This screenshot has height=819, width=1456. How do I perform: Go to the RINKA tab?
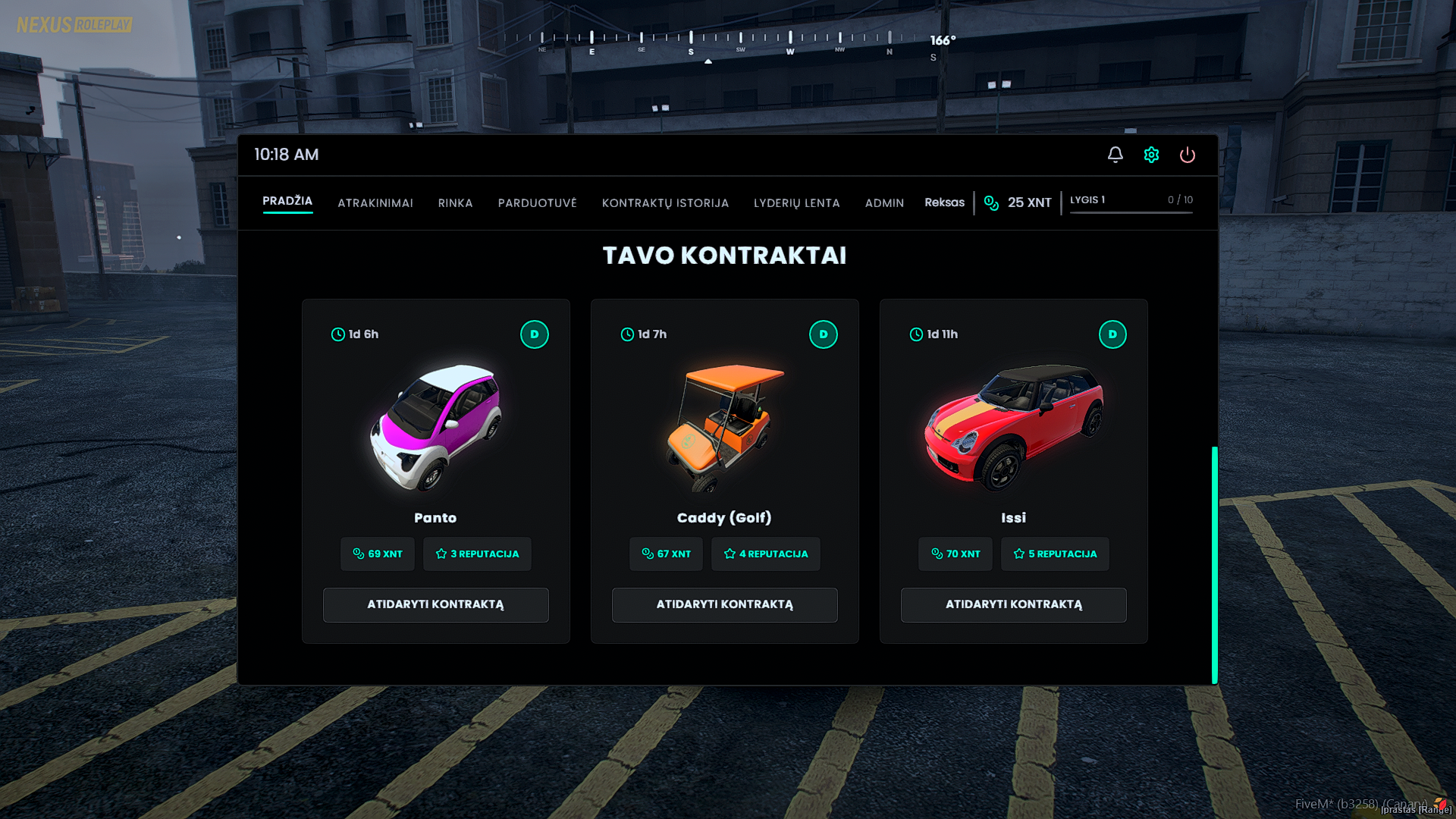pyautogui.click(x=455, y=203)
